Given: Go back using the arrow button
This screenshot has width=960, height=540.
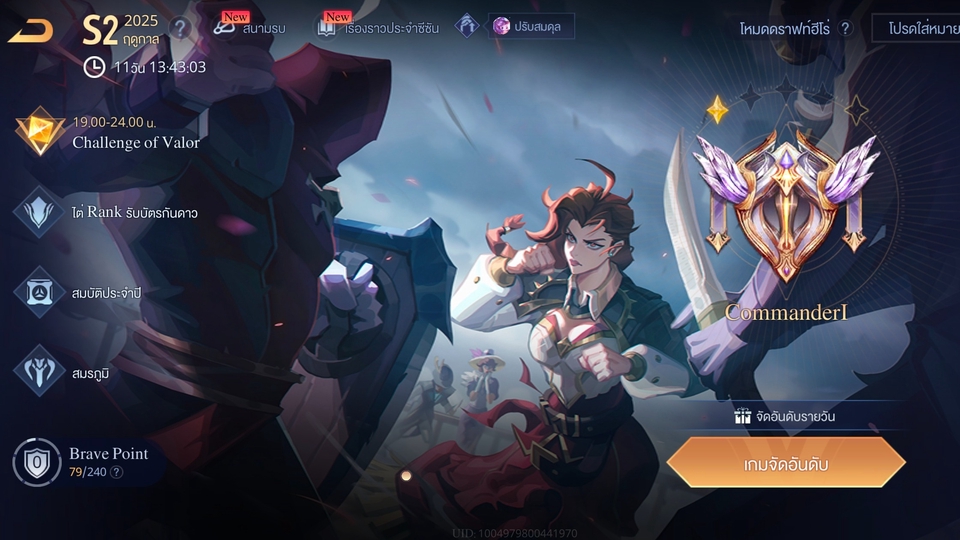Looking at the screenshot, I should [31, 31].
